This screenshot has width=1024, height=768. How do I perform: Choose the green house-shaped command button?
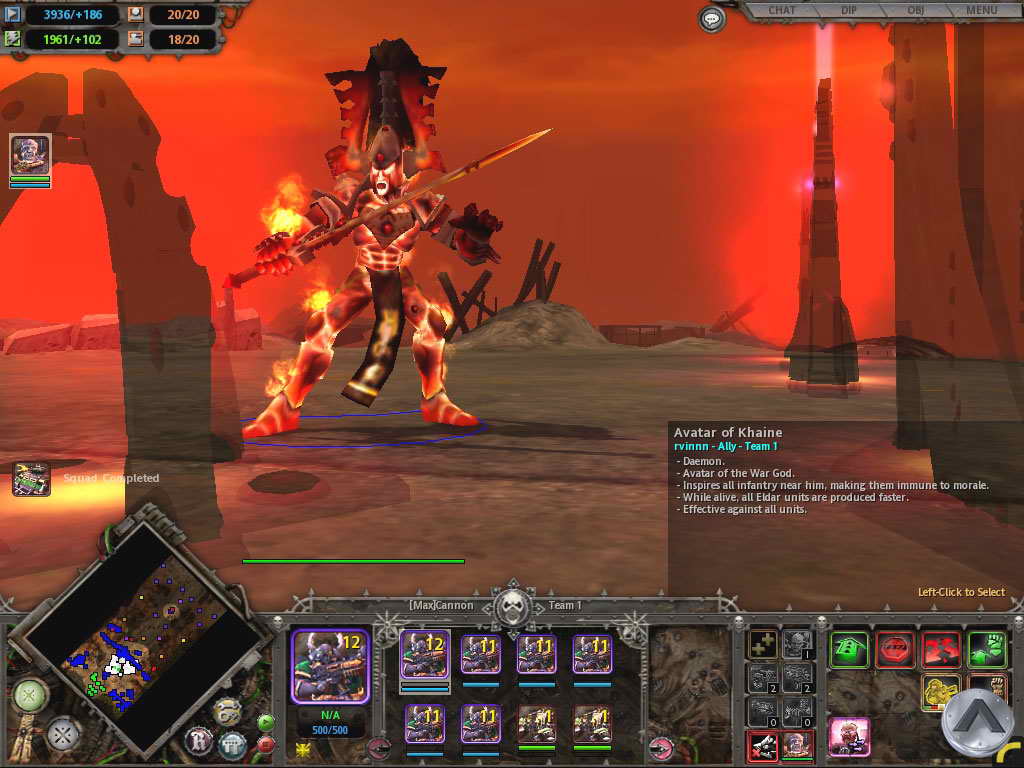click(849, 649)
